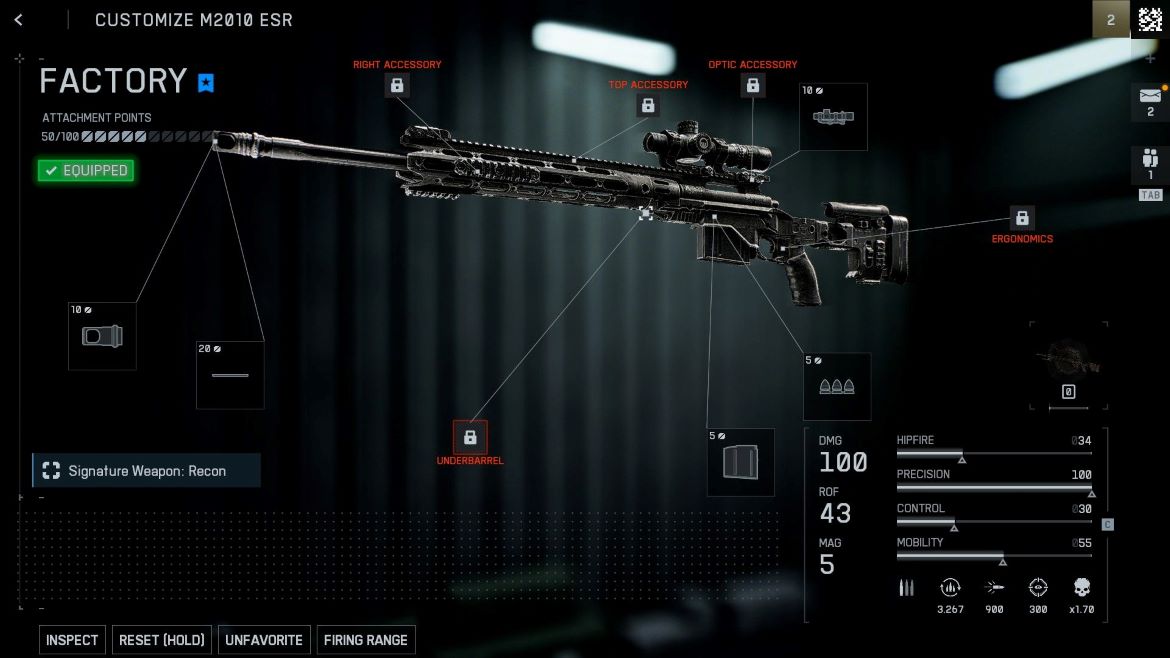Open the squad party icon
Viewport: 1170px width, 658px height.
point(1149,160)
